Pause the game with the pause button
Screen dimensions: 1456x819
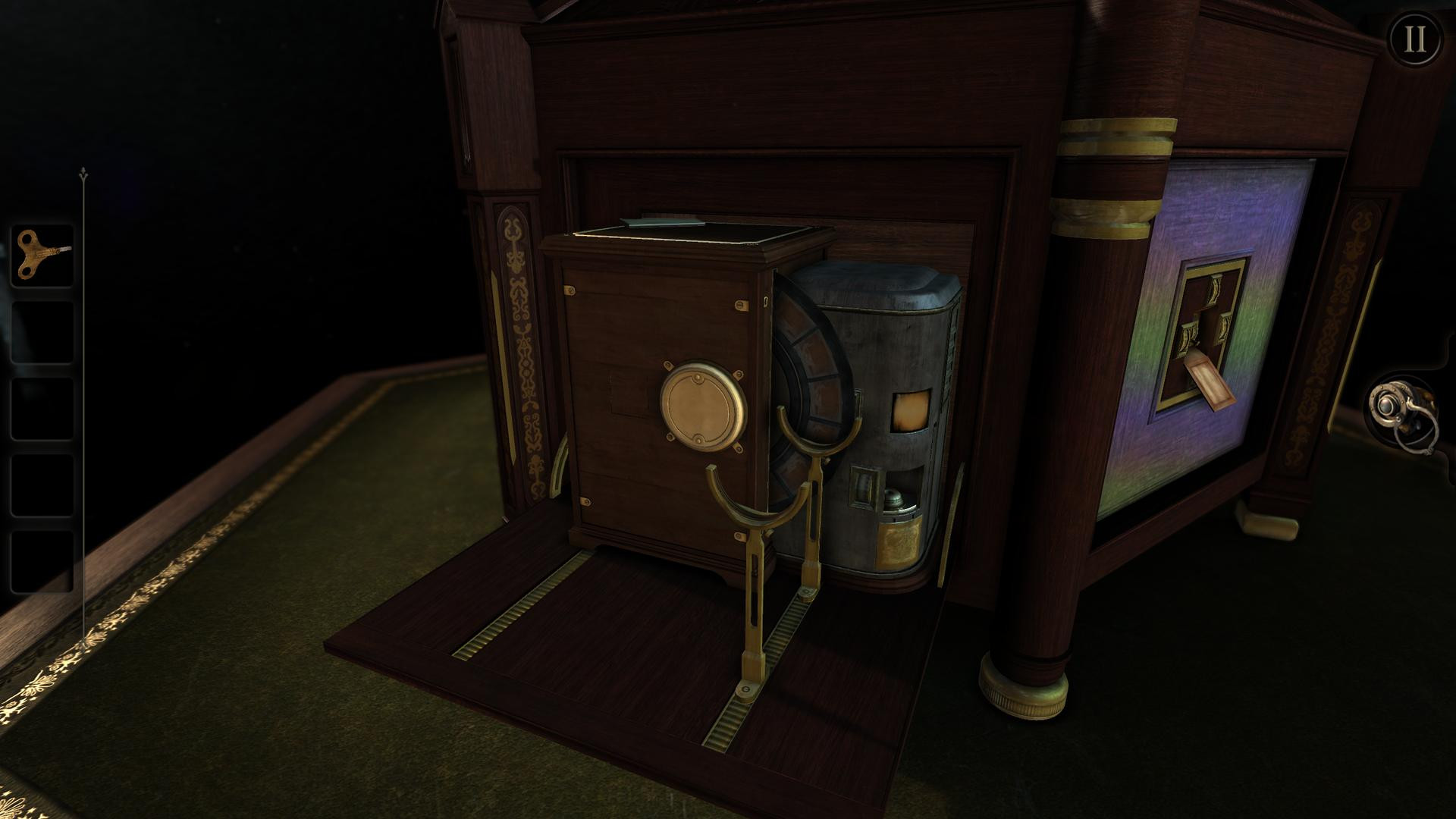click(x=1415, y=39)
